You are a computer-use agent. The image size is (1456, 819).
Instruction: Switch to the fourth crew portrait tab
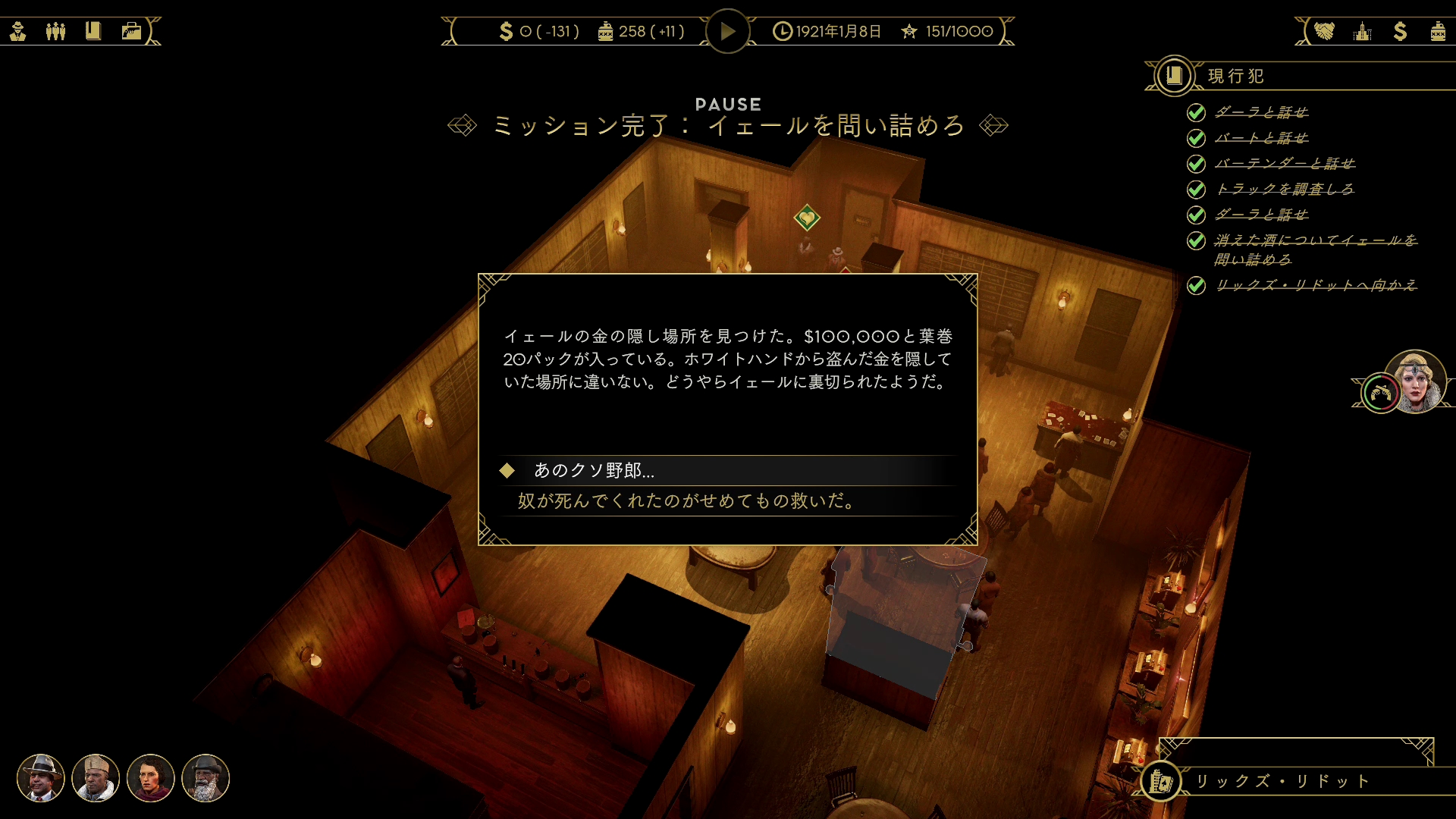pos(206,779)
